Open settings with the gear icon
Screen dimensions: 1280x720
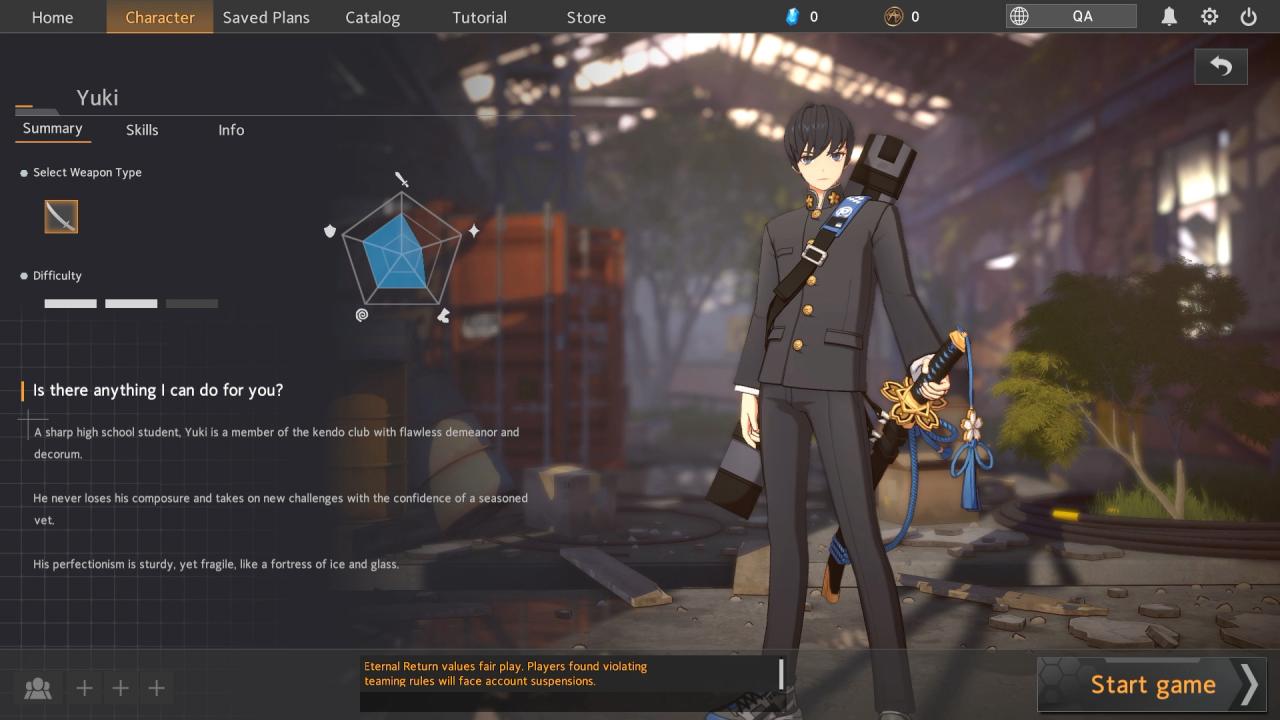[1209, 16]
